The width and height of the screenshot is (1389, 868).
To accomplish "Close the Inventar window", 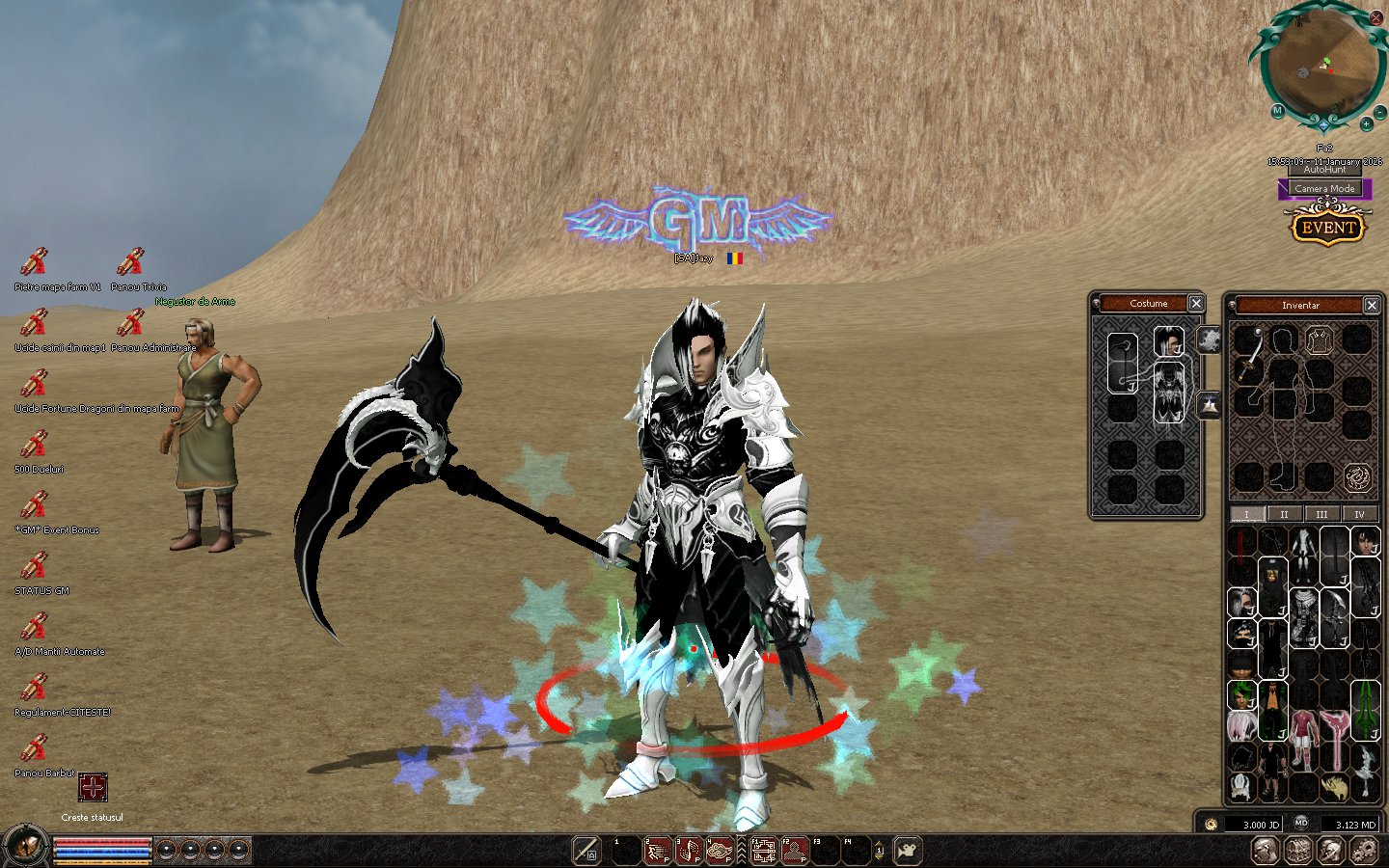I will [x=1371, y=305].
